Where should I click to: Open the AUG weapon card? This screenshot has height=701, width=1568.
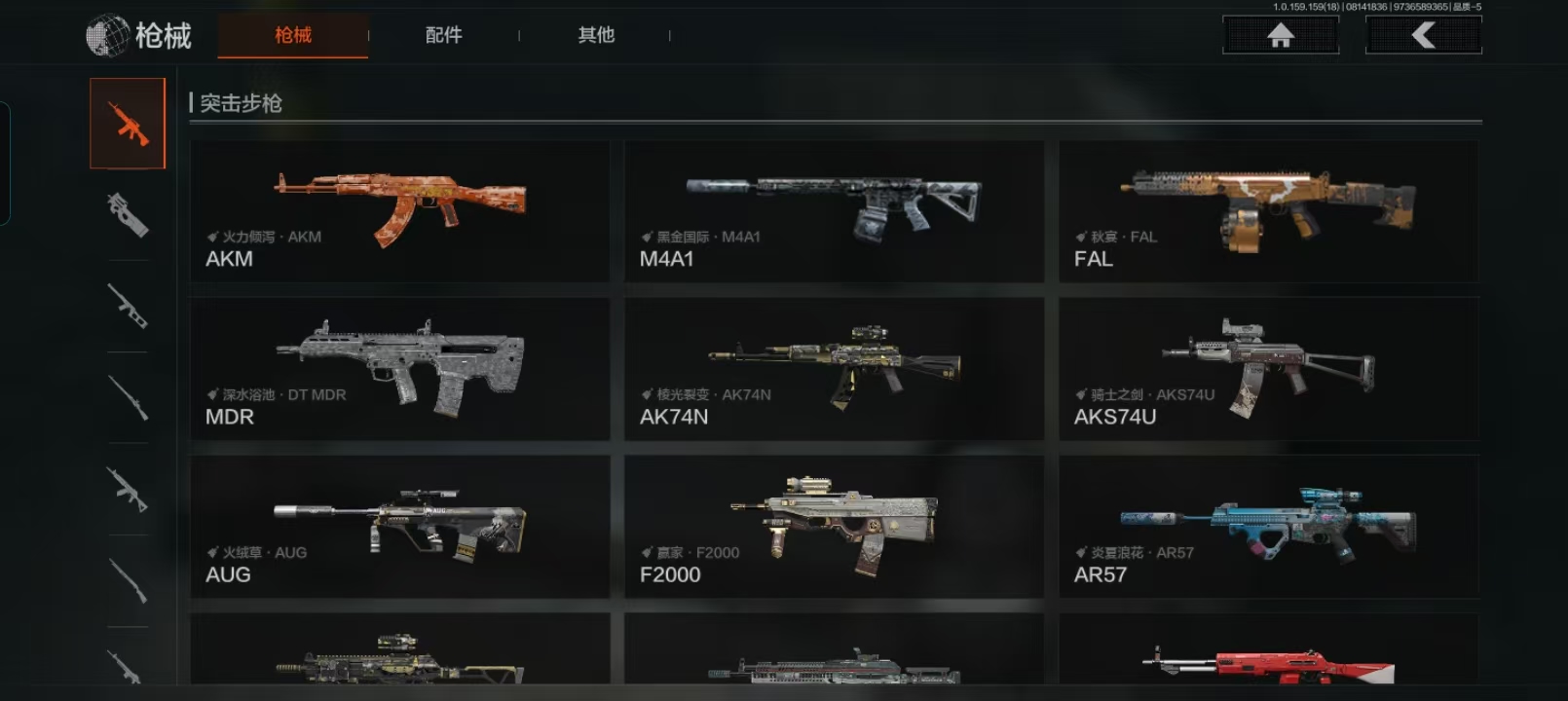[399, 527]
